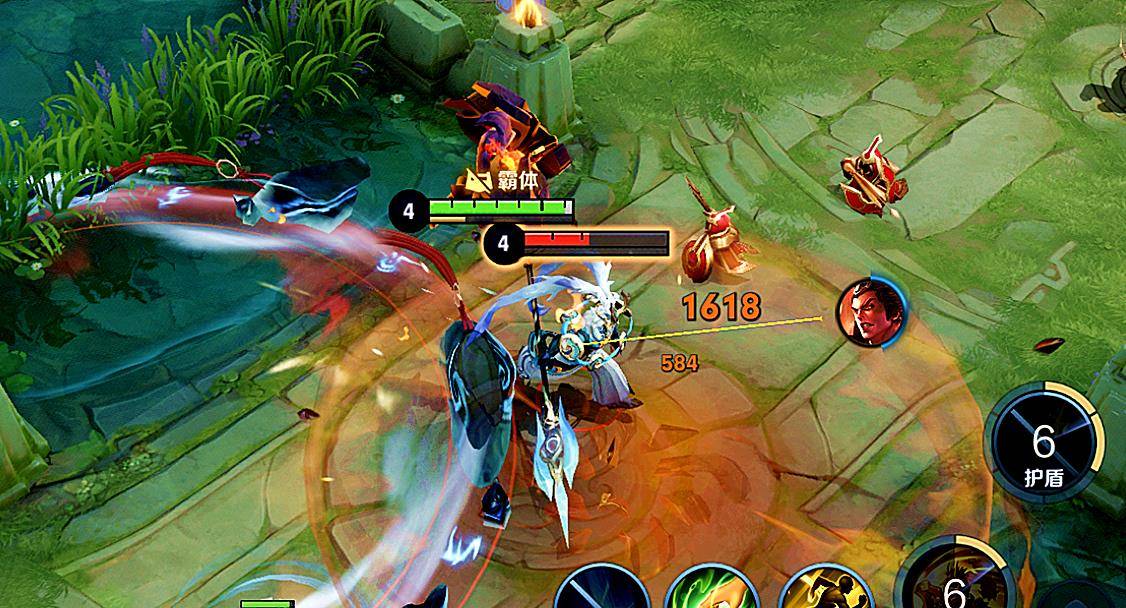Cast the hero skill on 6-second cooldown
The image size is (1126, 608).
952,580
